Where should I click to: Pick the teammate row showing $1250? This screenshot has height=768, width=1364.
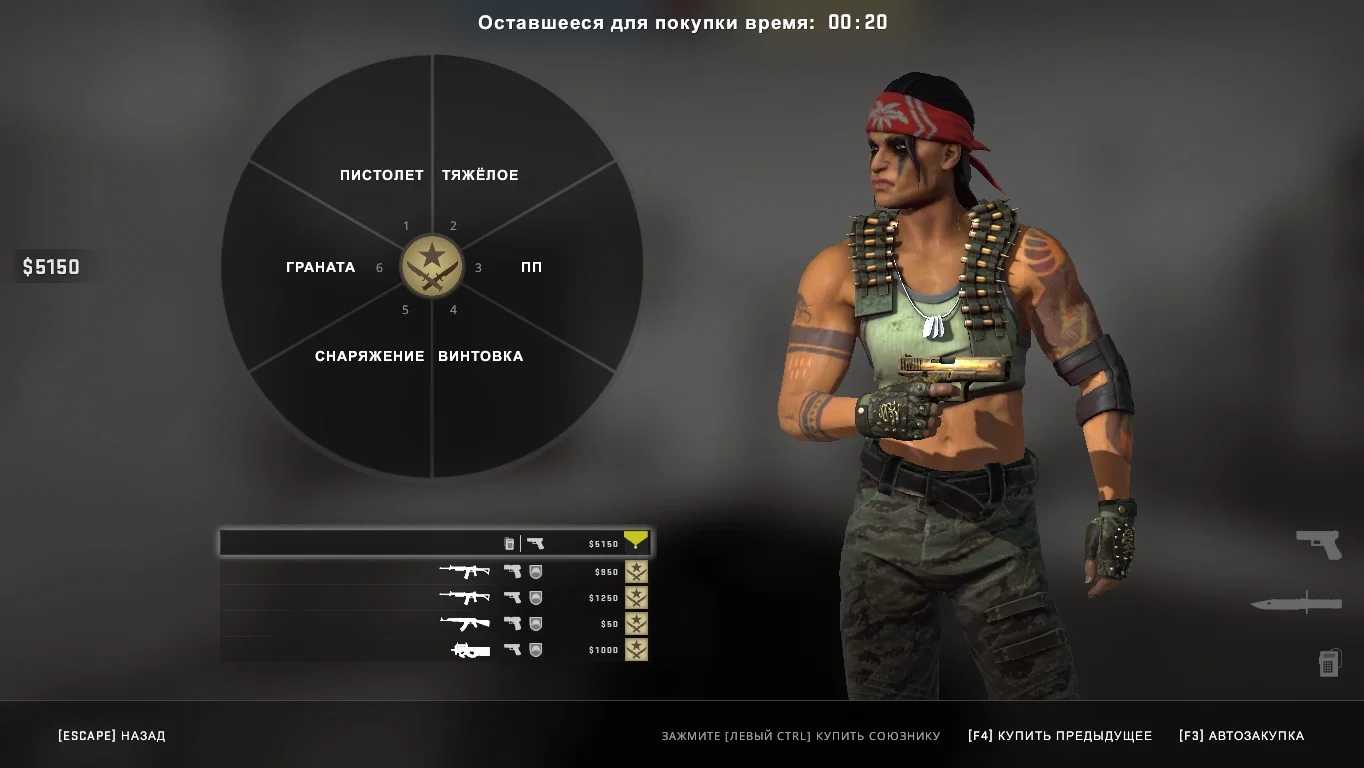point(434,598)
